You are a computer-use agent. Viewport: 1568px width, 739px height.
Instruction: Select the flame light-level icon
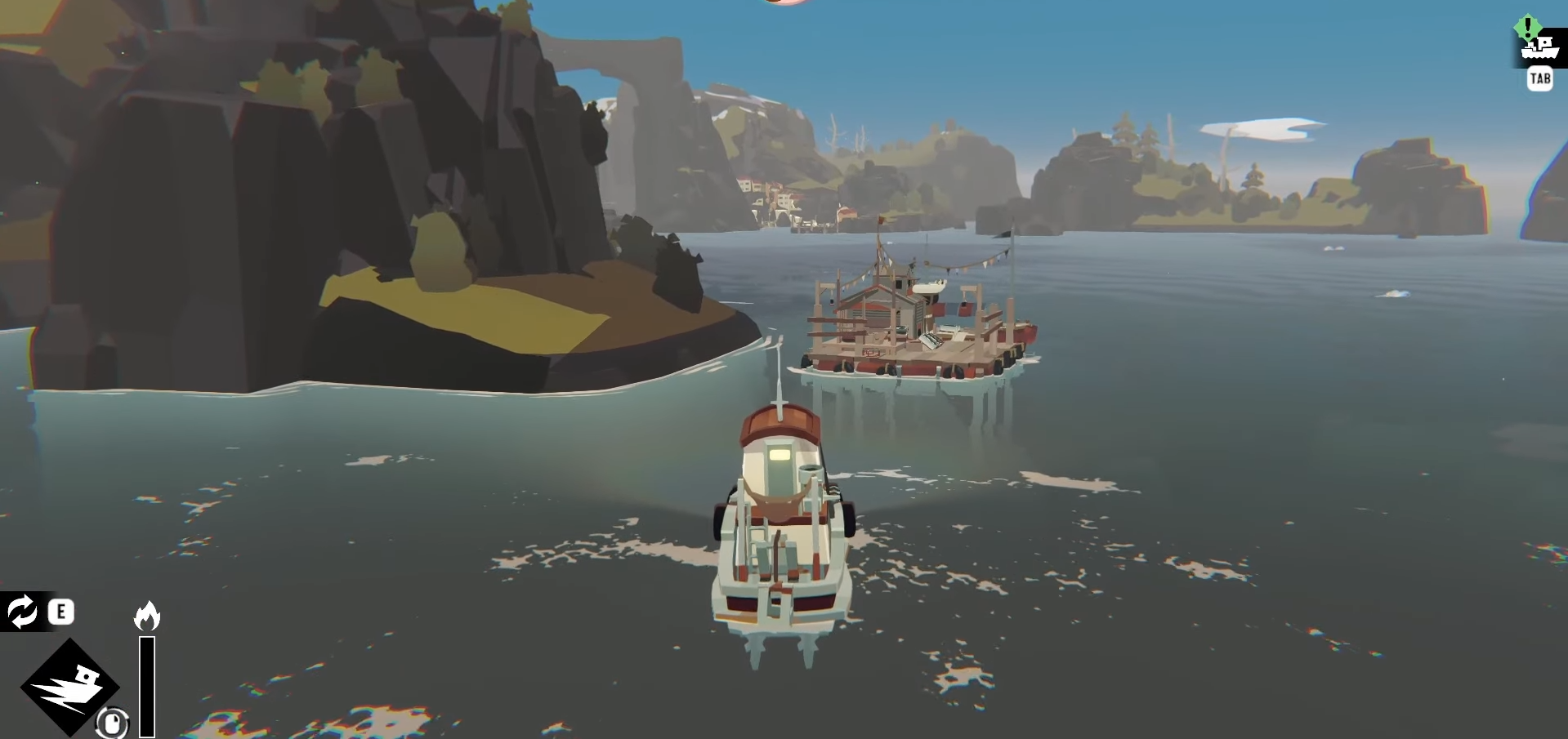(x=147, y=615)
